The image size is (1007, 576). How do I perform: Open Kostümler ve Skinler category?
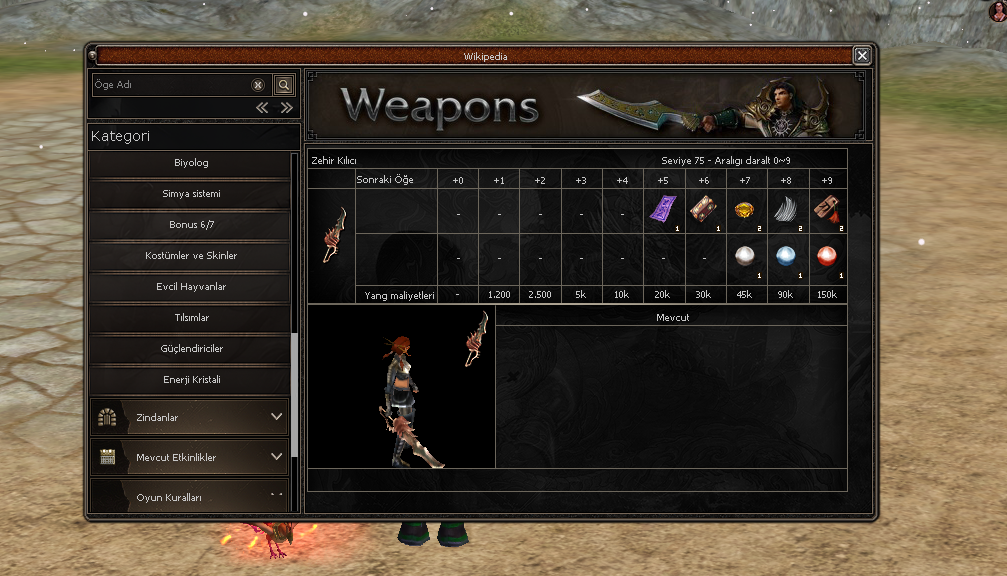point(190,256)
